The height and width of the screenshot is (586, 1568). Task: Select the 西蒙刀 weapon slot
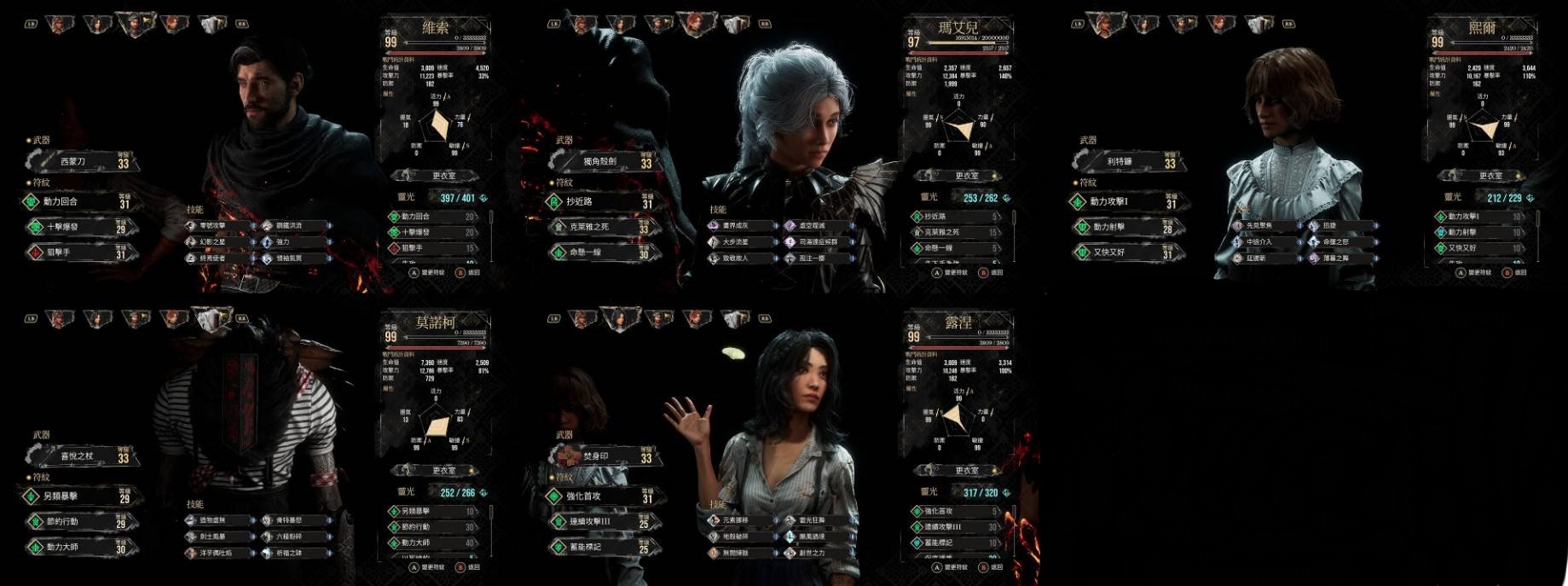pos(78,160)
